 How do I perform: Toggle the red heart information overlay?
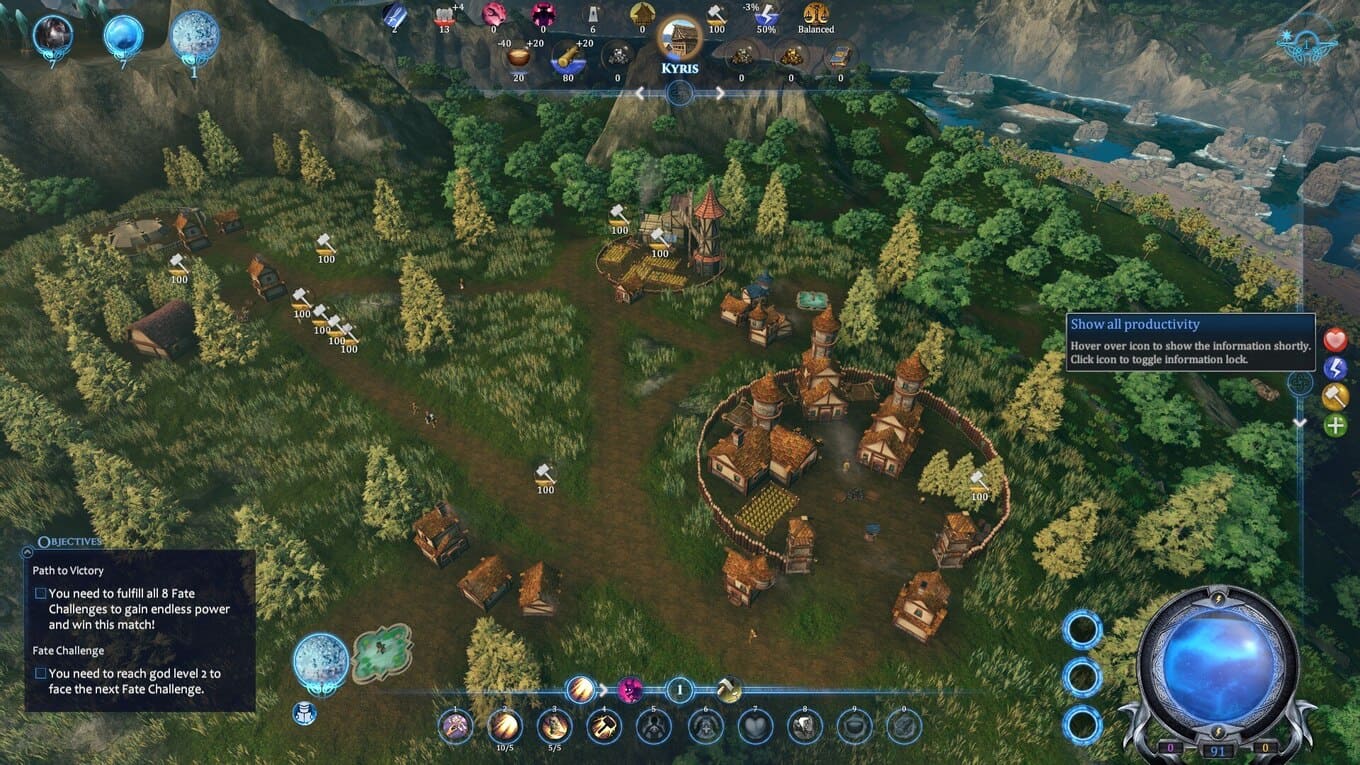pyautogui.click(x=1335, y=340)
